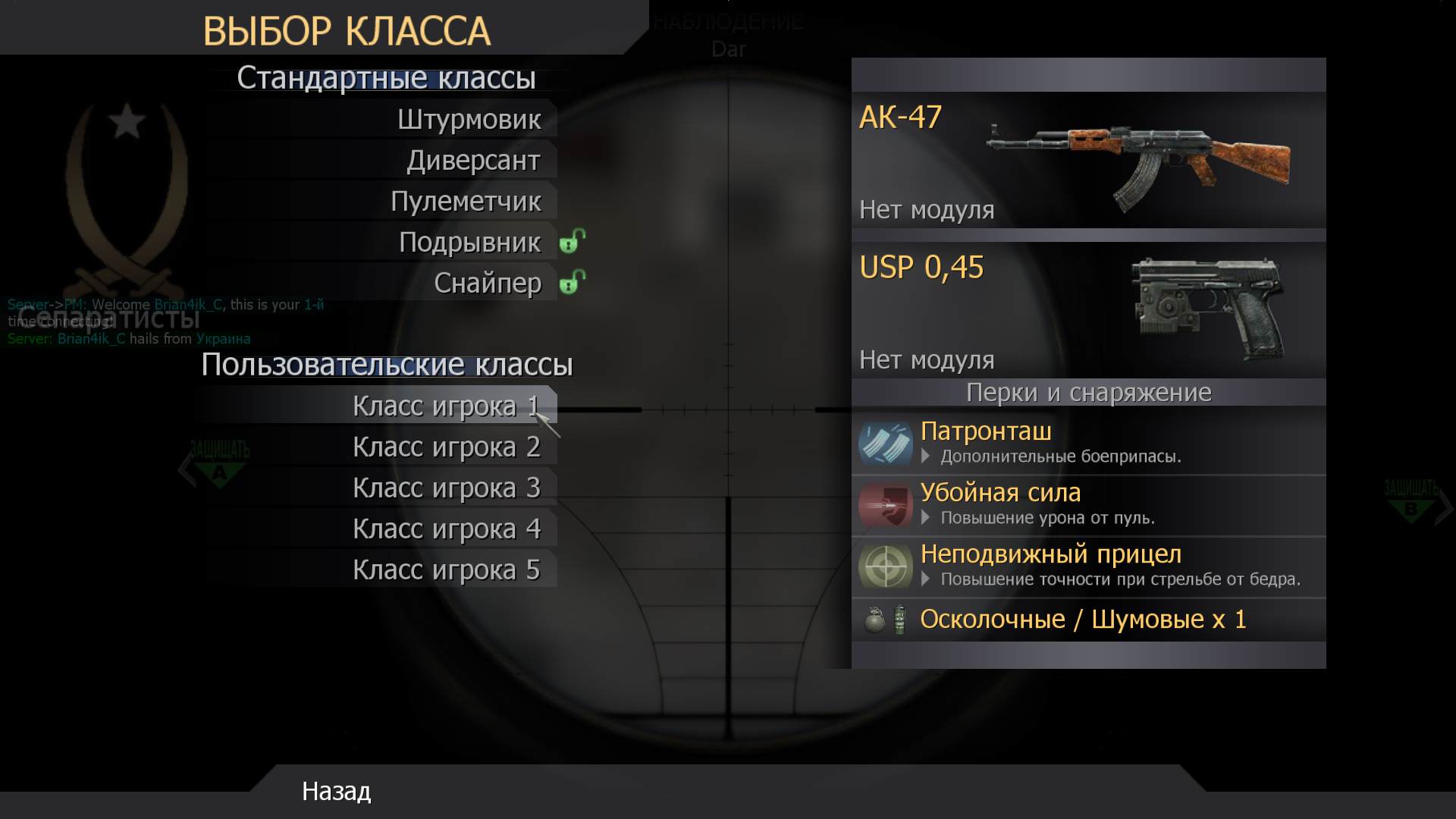This screenshot has height=819, width=1456.
Task: Select the Штурмовик class
Action: [470, 119]
